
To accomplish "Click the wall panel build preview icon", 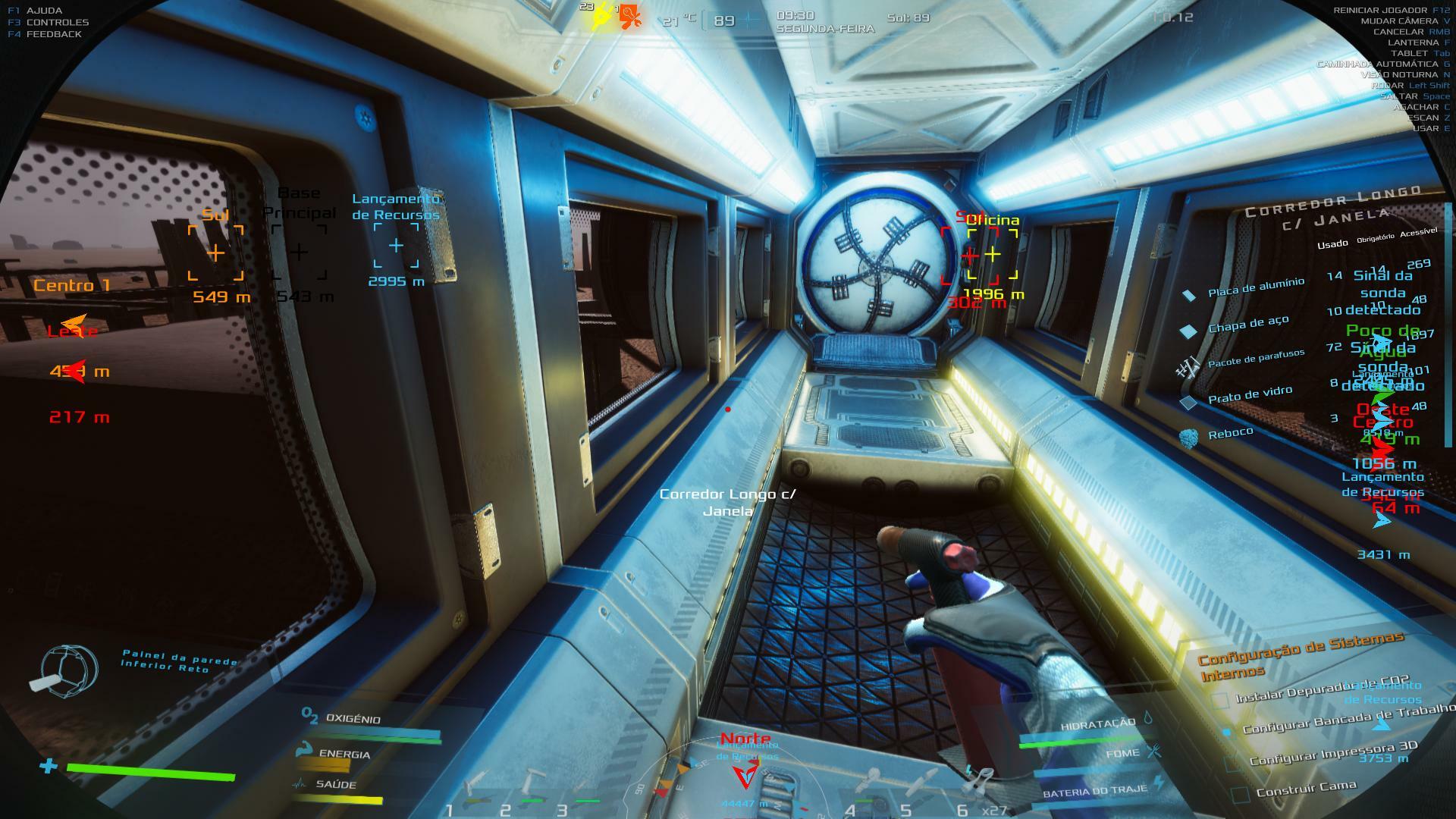I will [70, 668].
